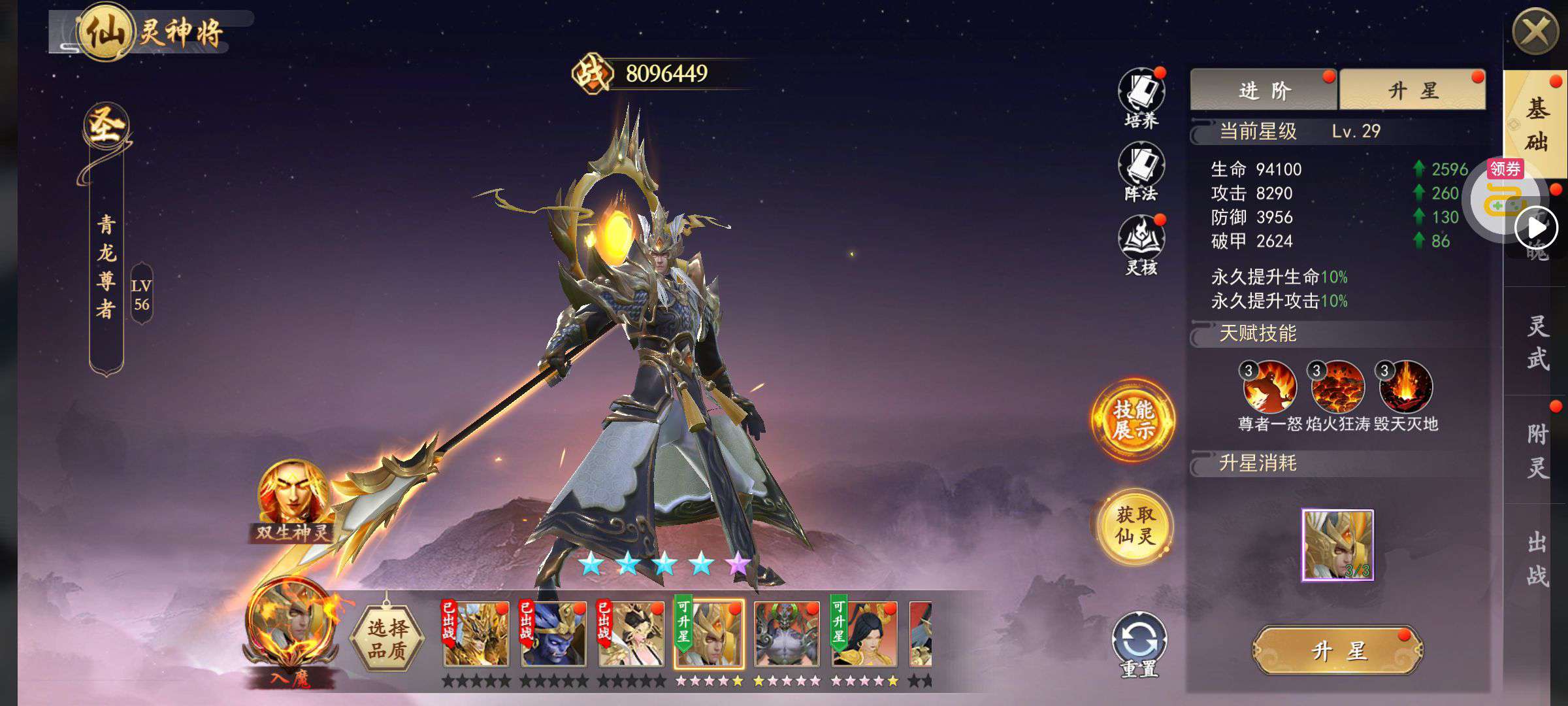Click the 重置 reset button
The width and height of the screenshot is (1568, 706).
pos(1139,642)
